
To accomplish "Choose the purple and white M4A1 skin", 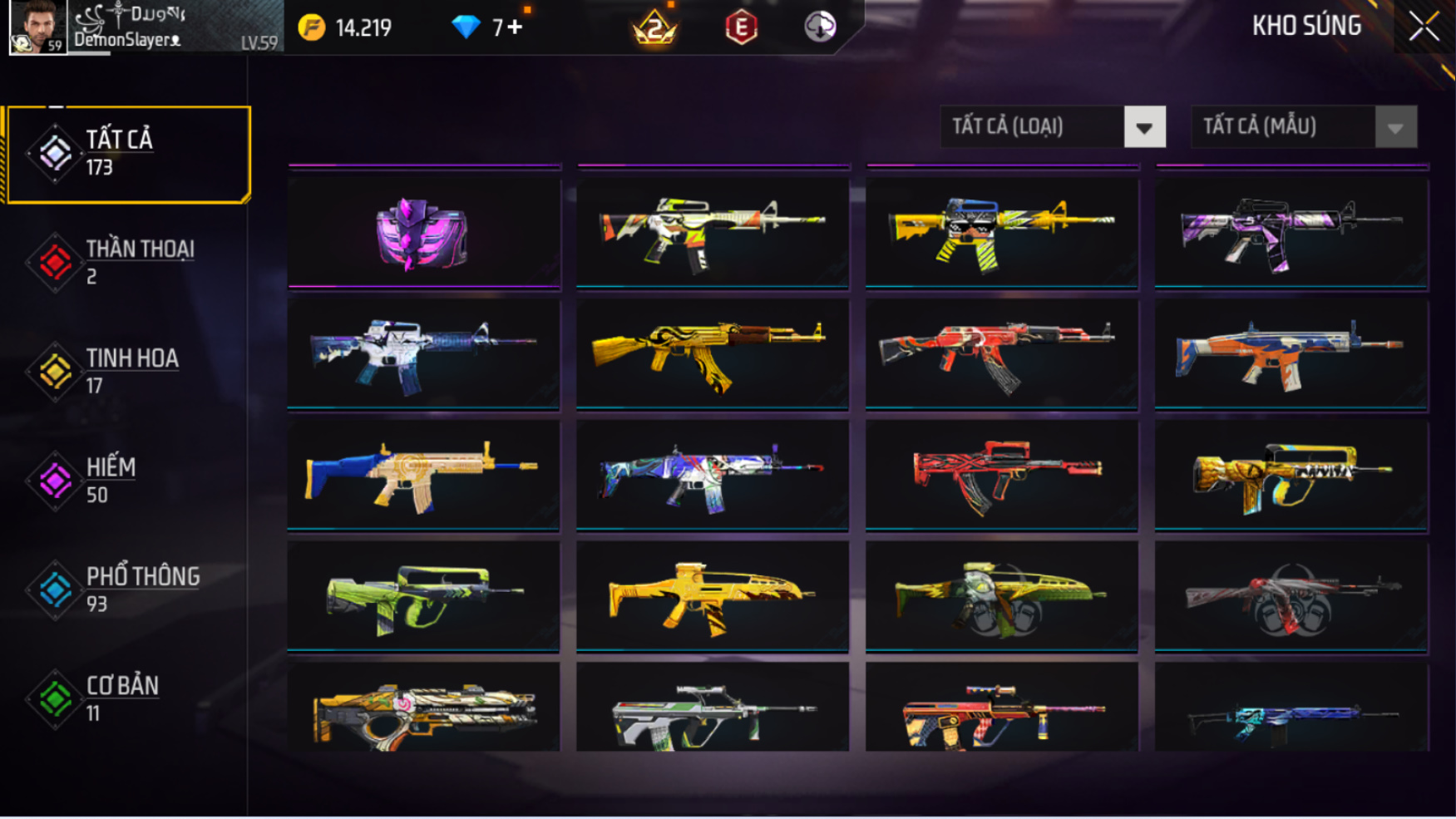I will pyautogui.click(x=1291, y=233).
